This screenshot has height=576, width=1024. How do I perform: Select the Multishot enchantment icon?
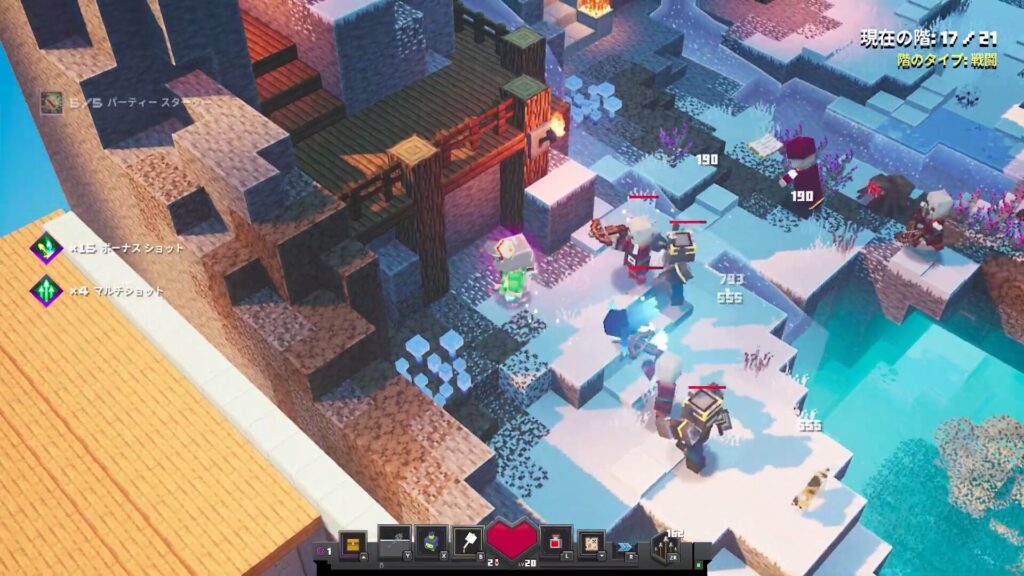coord(46,291)
